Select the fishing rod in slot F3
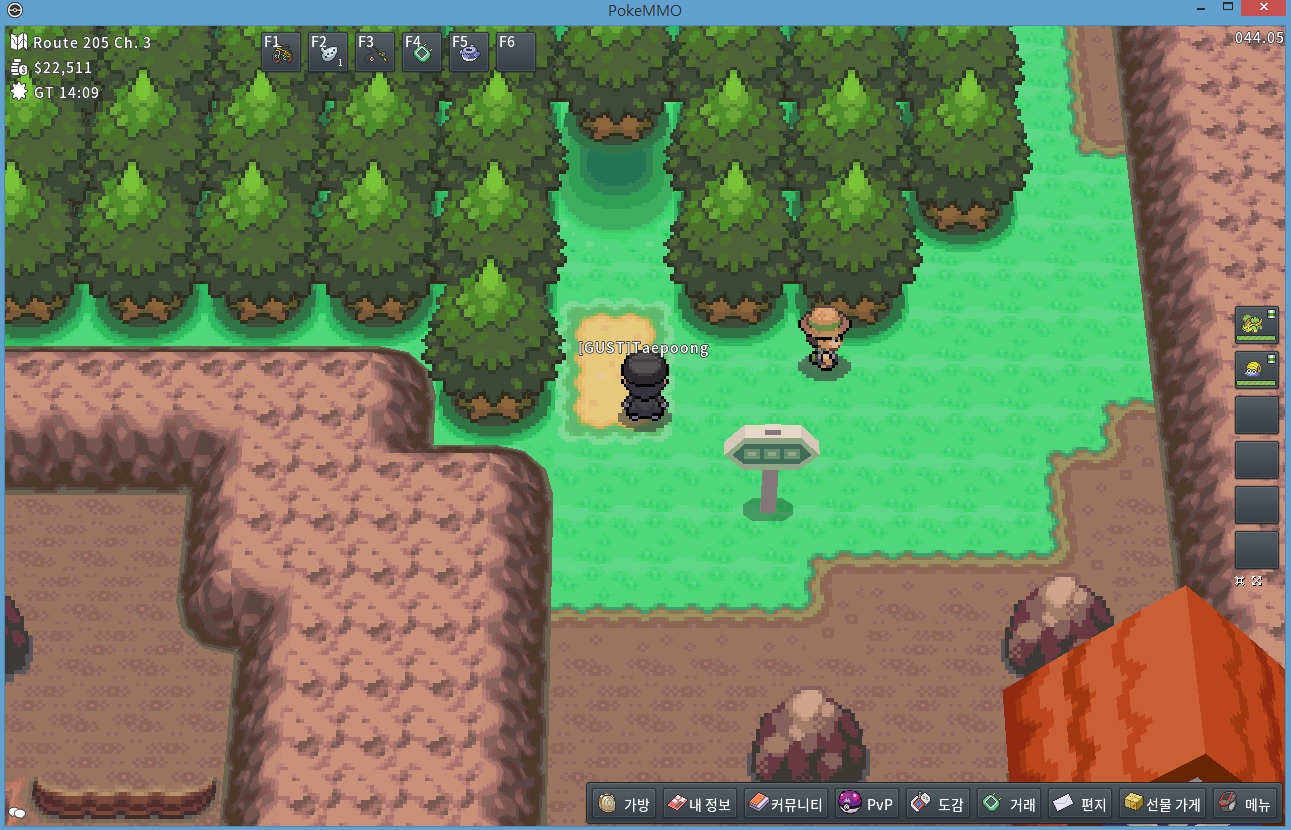 (375, 52)
